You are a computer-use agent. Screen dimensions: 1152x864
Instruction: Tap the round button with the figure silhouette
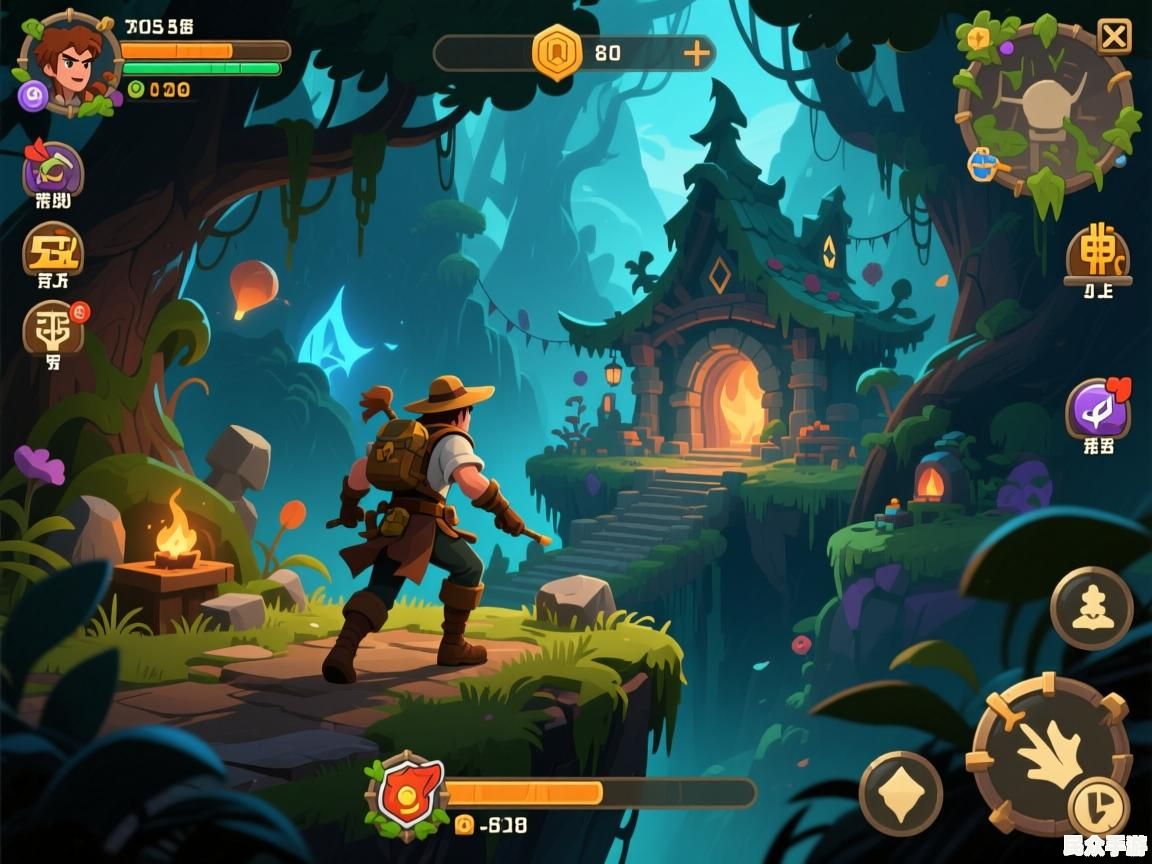point(1091,608)
